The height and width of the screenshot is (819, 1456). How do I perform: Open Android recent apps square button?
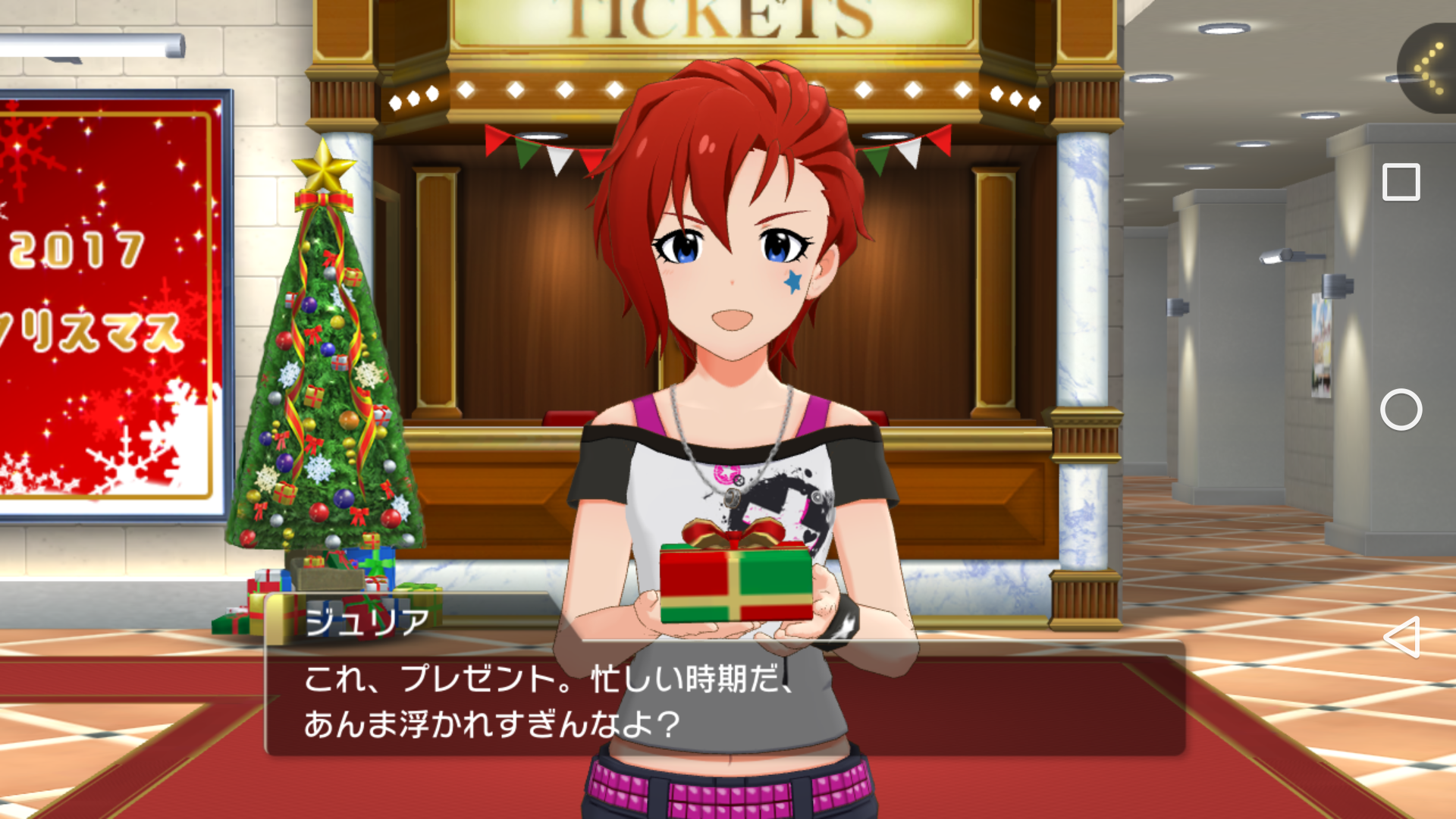click(x=1401, y=183)
